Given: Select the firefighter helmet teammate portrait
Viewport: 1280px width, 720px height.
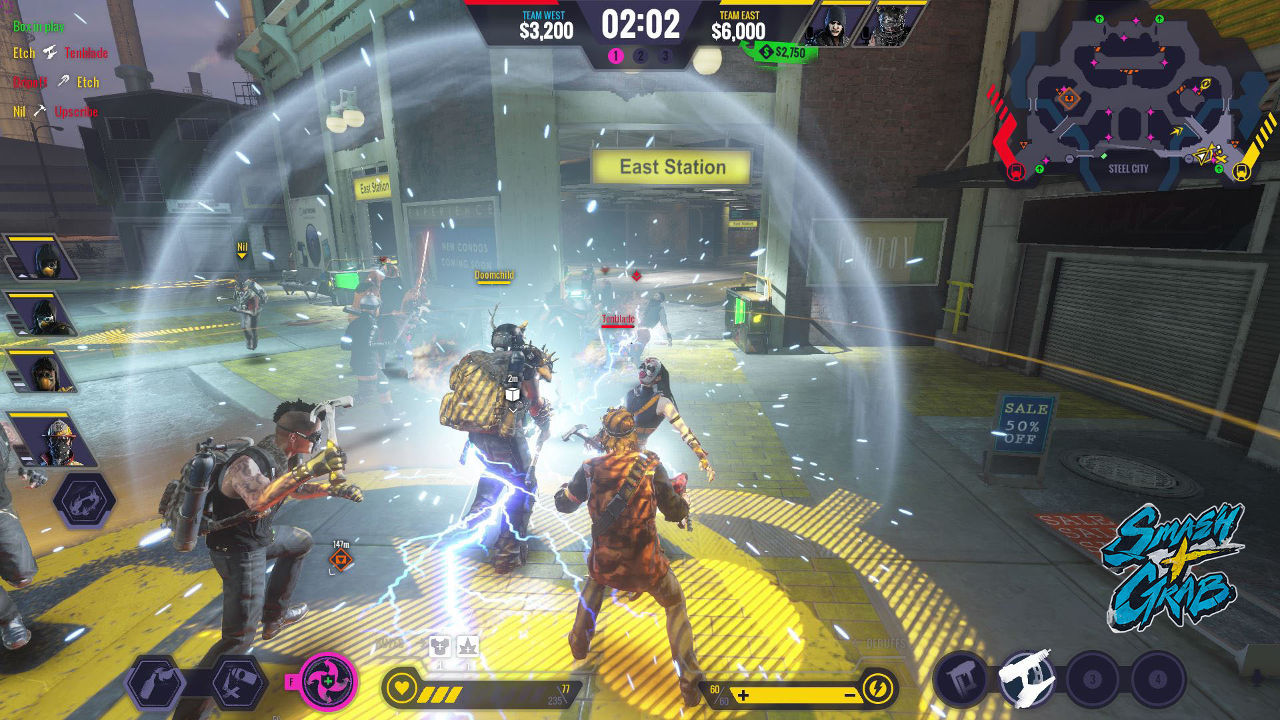Looking at the screenshot, I should [52, 441].
